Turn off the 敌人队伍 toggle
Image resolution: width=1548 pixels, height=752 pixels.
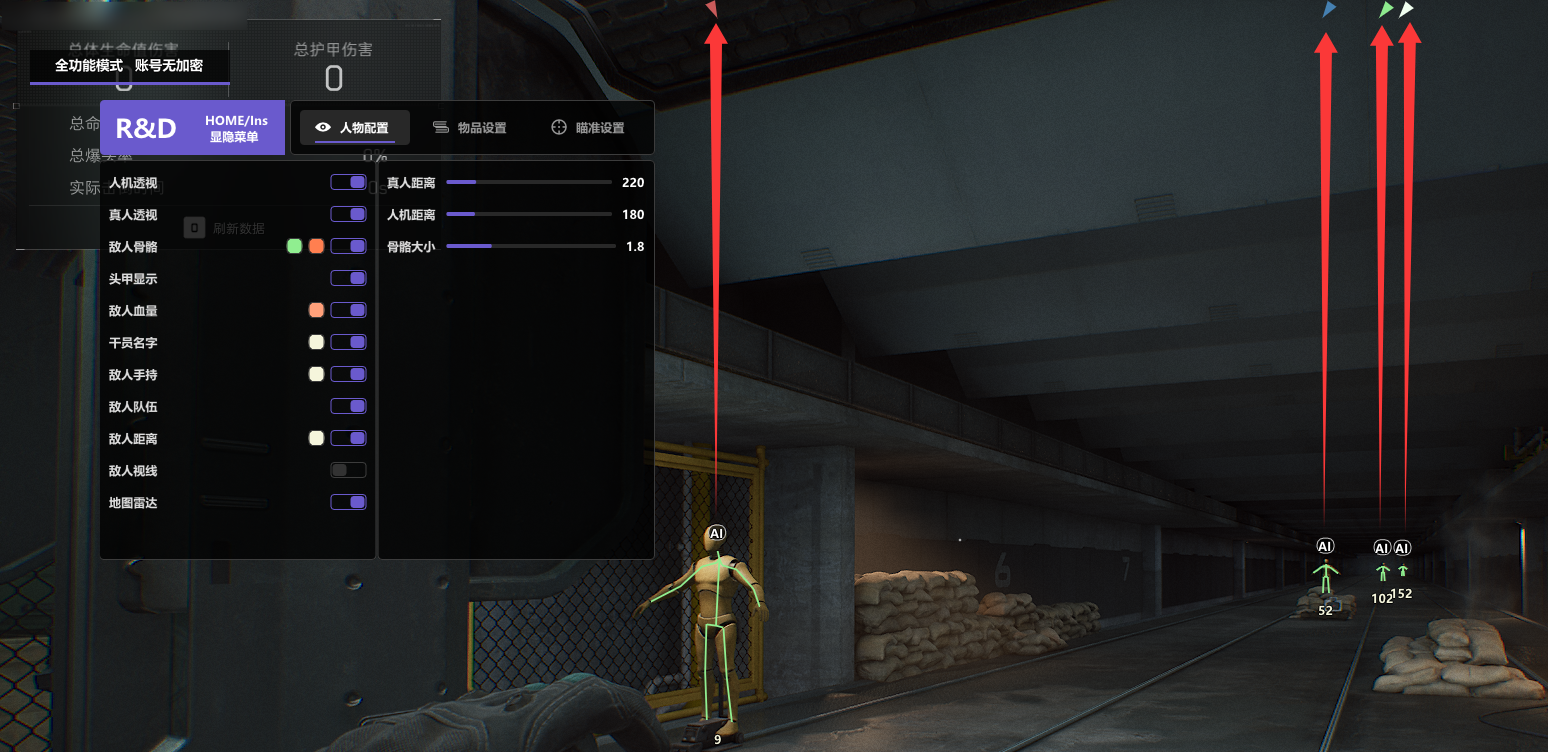(348, 406)
